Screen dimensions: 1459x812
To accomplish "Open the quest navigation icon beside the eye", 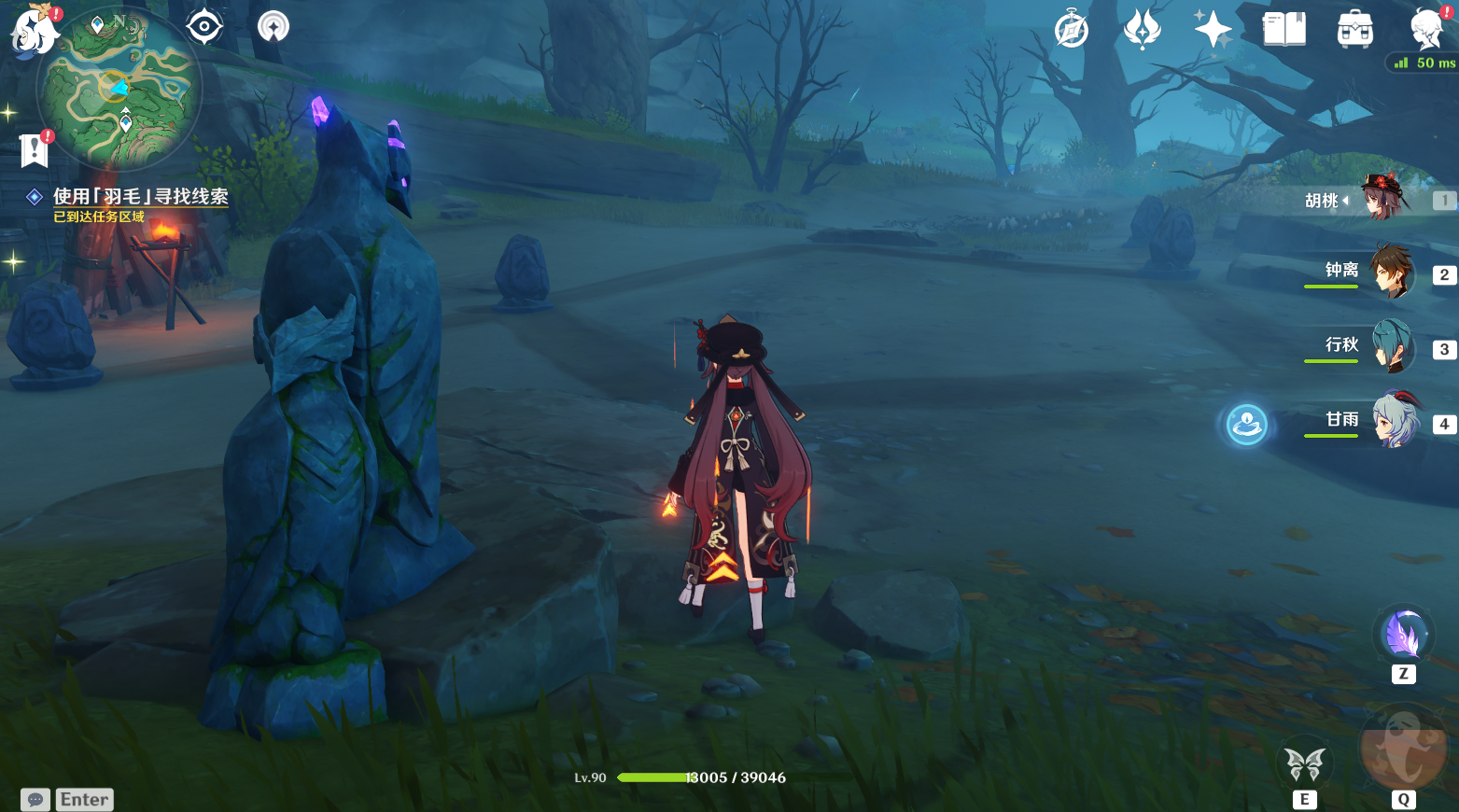I will tap(274, 26).
